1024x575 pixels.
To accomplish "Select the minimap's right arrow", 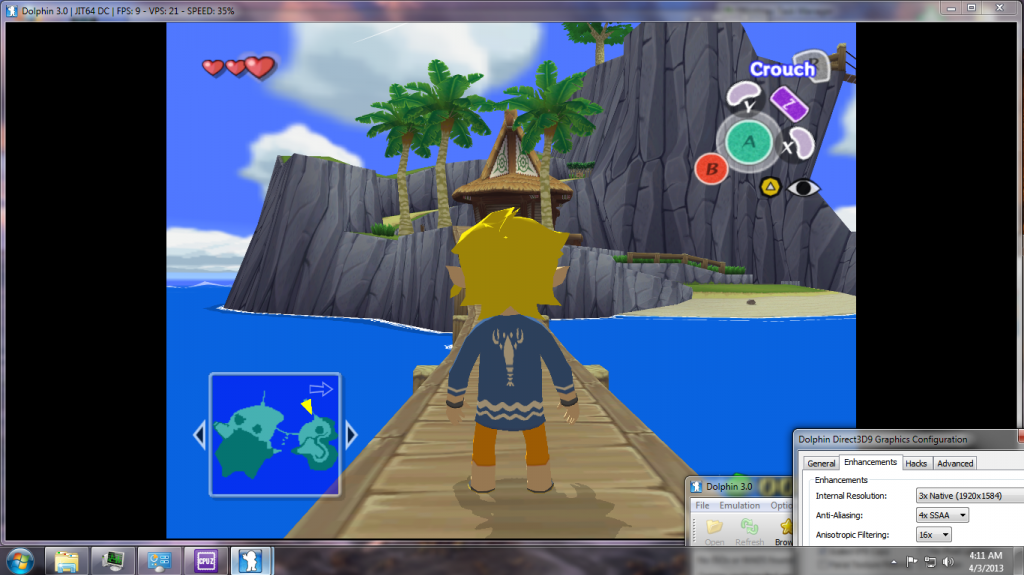I will (351, 435).
